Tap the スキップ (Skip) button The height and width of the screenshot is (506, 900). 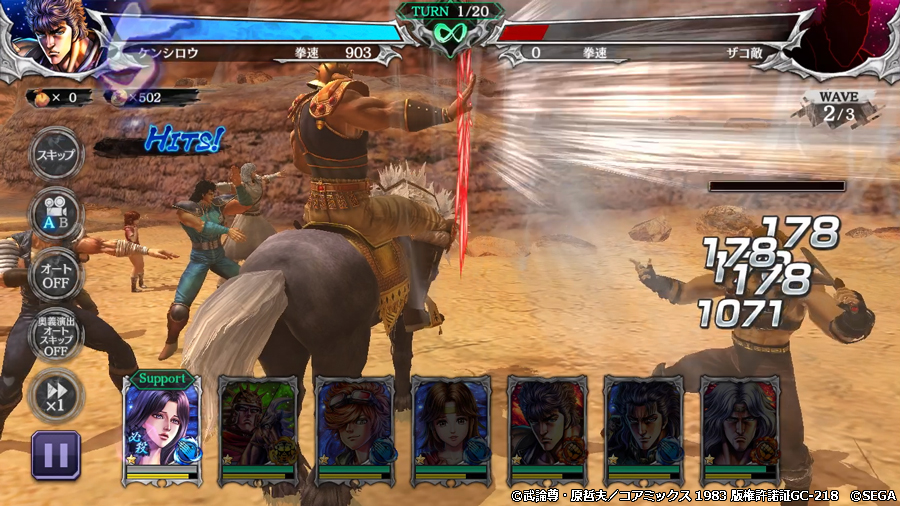(56, 156)
